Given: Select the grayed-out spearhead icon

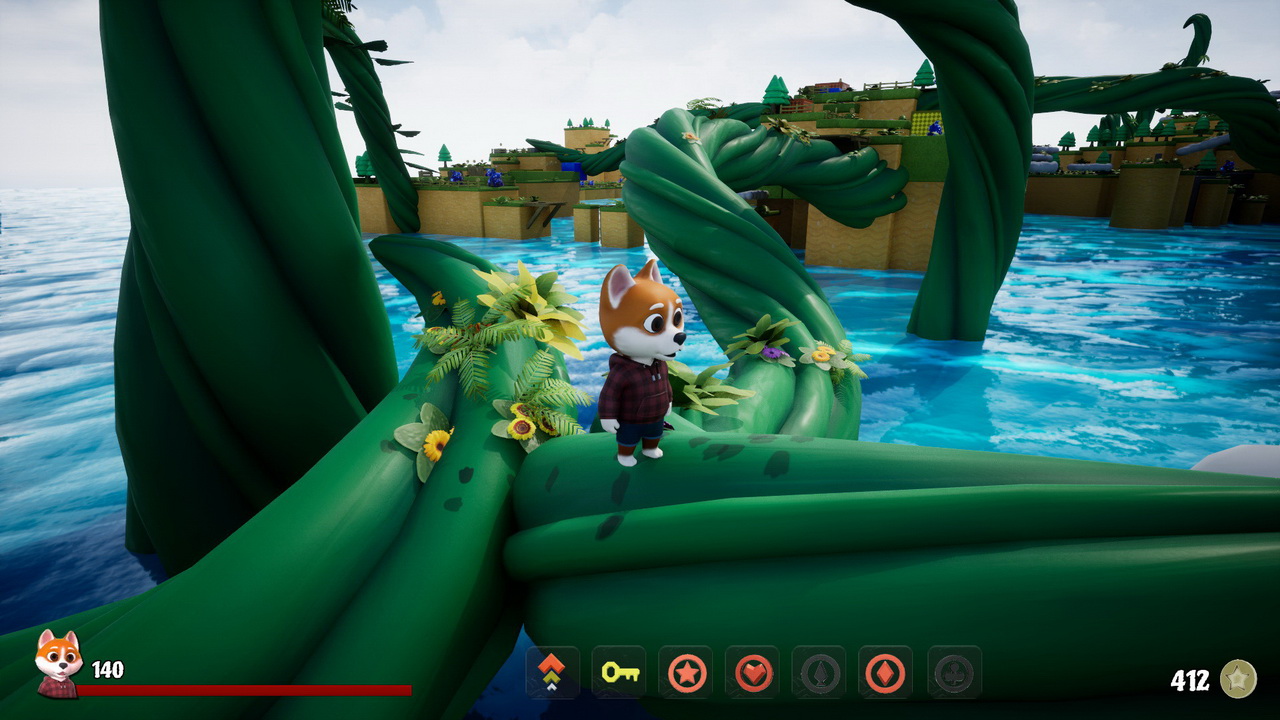Looking at the screenshot, I should 818,675.
